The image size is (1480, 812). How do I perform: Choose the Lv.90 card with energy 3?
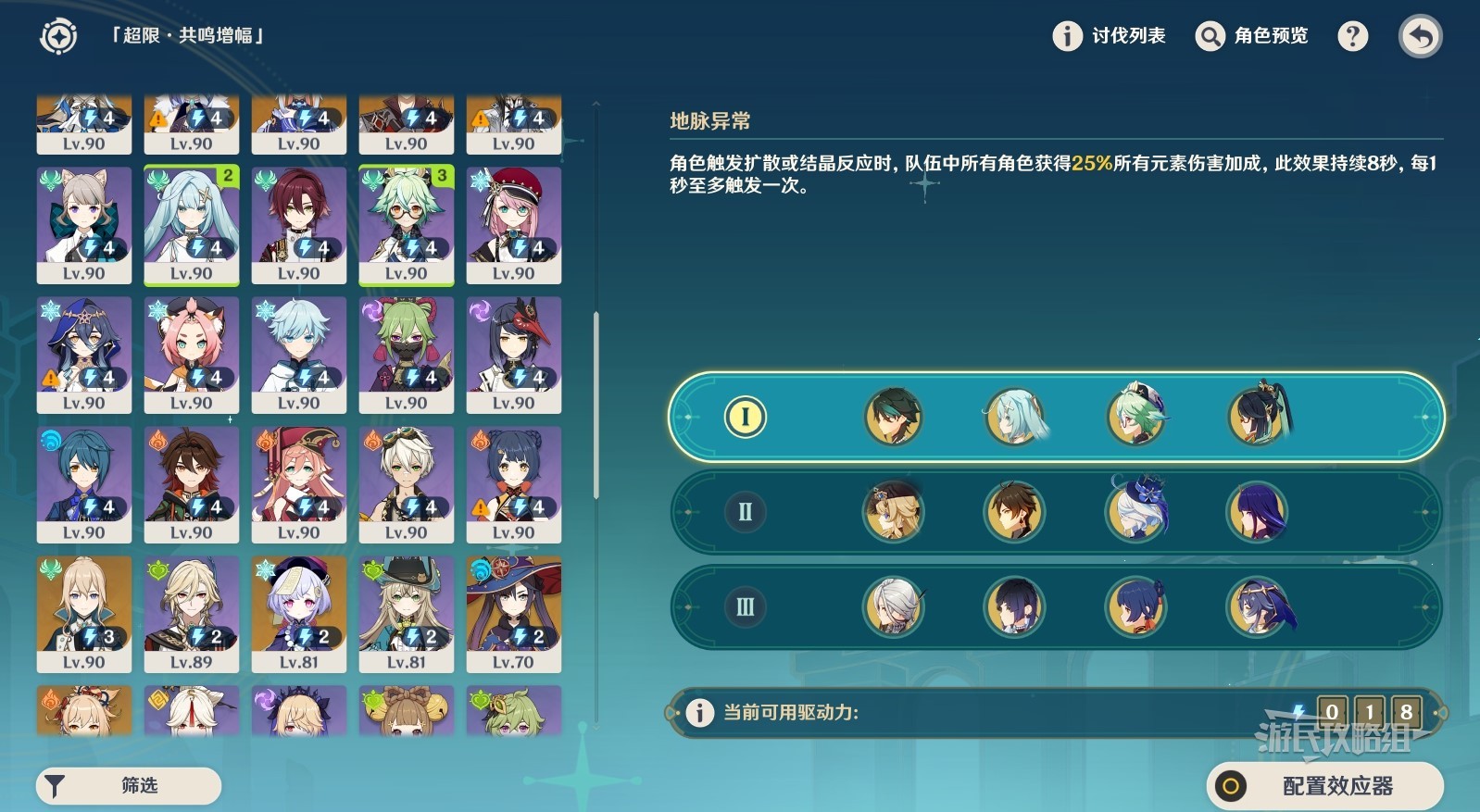pos(83,613)
